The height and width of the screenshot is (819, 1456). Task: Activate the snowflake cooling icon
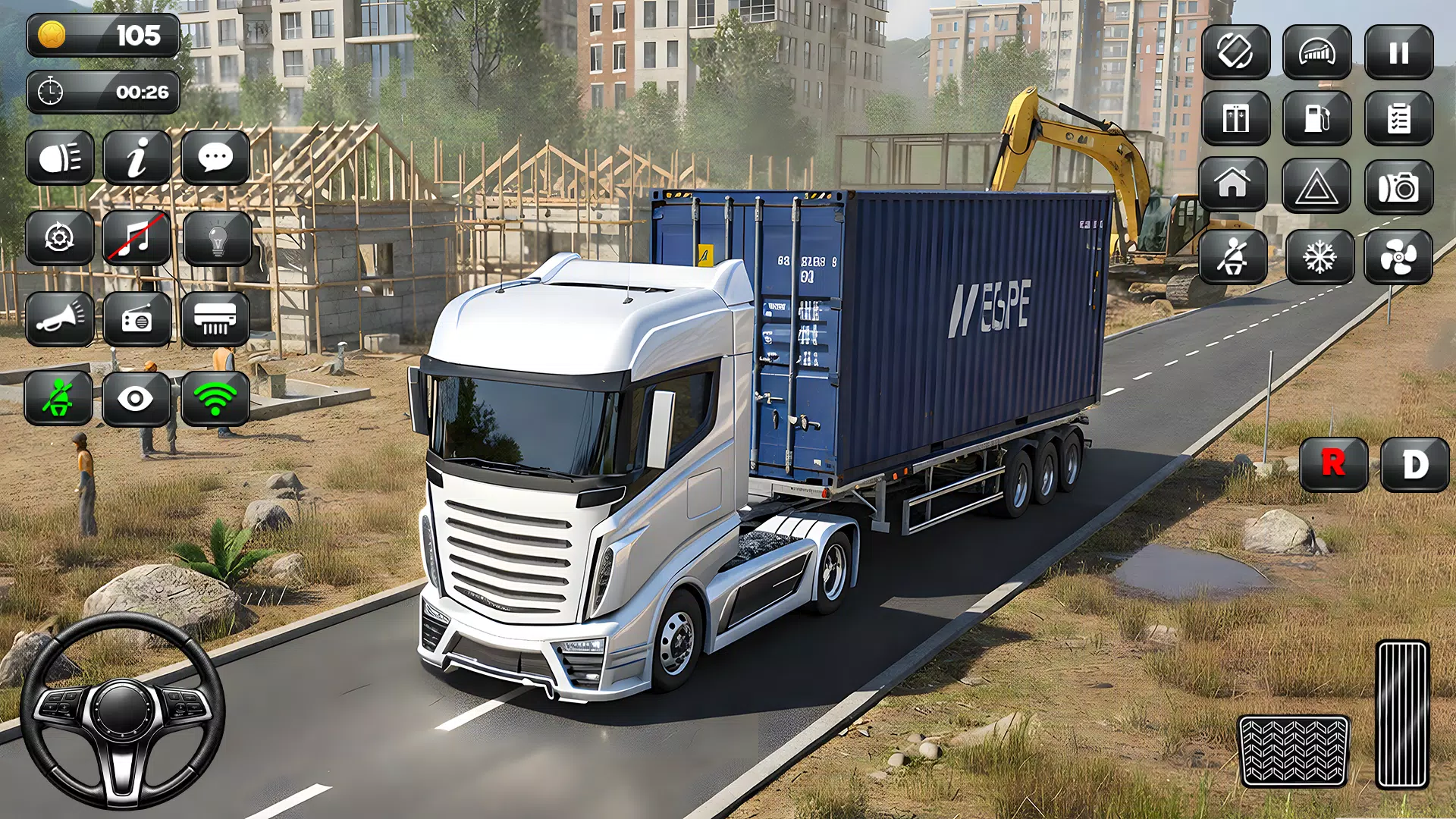(x=1318, y=256)
